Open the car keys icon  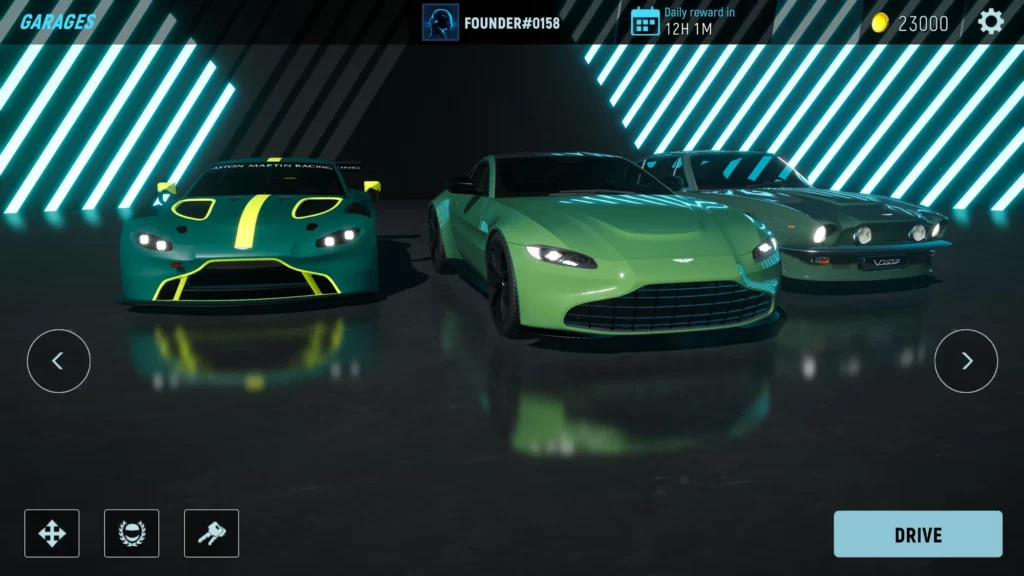211,533
